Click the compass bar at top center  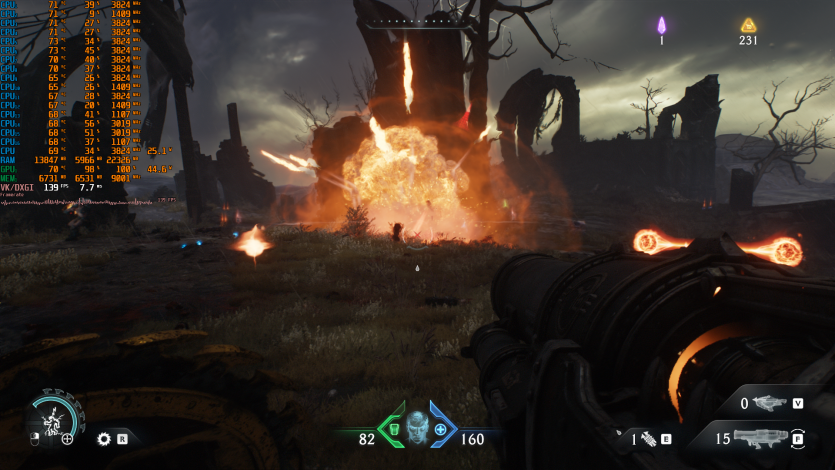[417, 20]
